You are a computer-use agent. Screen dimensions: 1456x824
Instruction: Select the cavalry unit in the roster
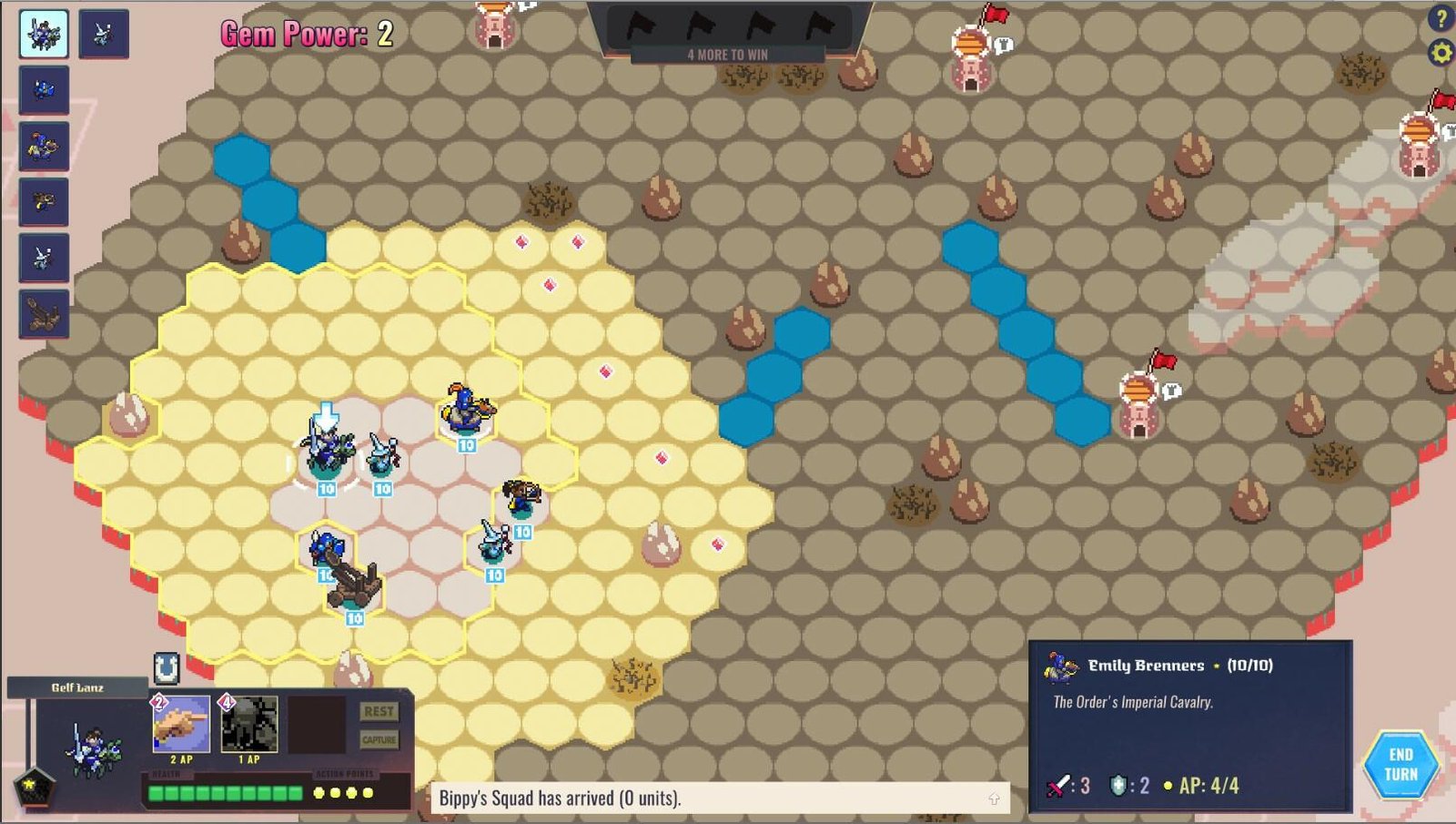click(x=42, y=33)
